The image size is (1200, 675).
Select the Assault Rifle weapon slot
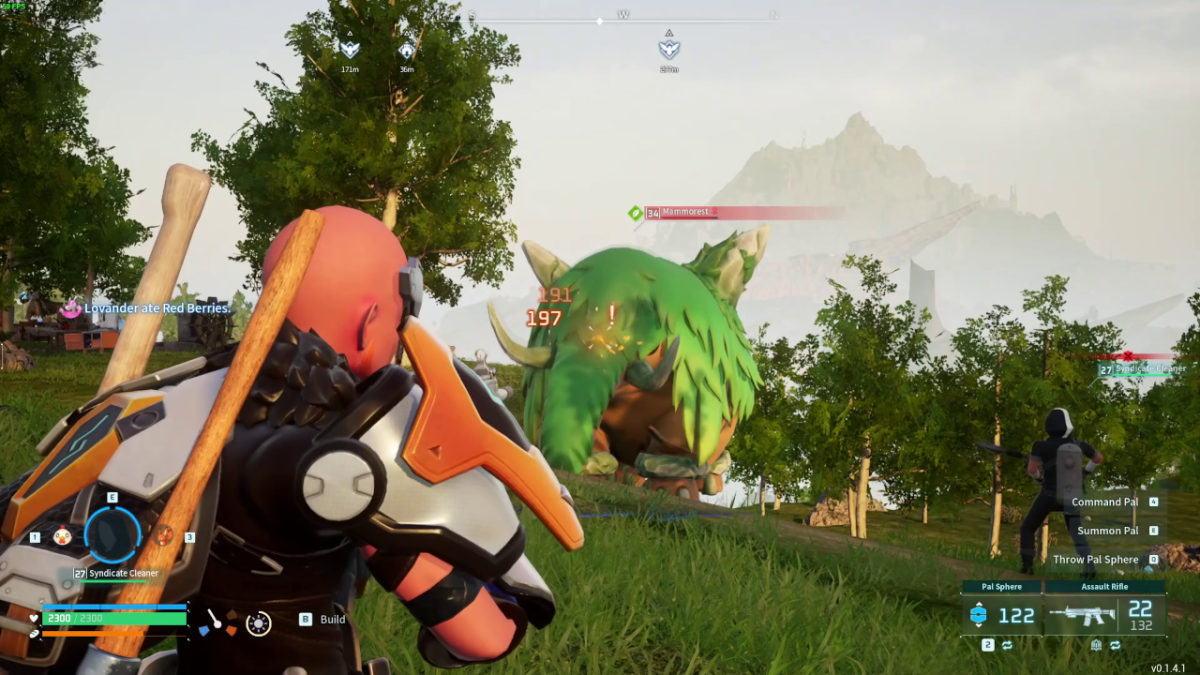pyautogui.click(x=1105, y=615)
